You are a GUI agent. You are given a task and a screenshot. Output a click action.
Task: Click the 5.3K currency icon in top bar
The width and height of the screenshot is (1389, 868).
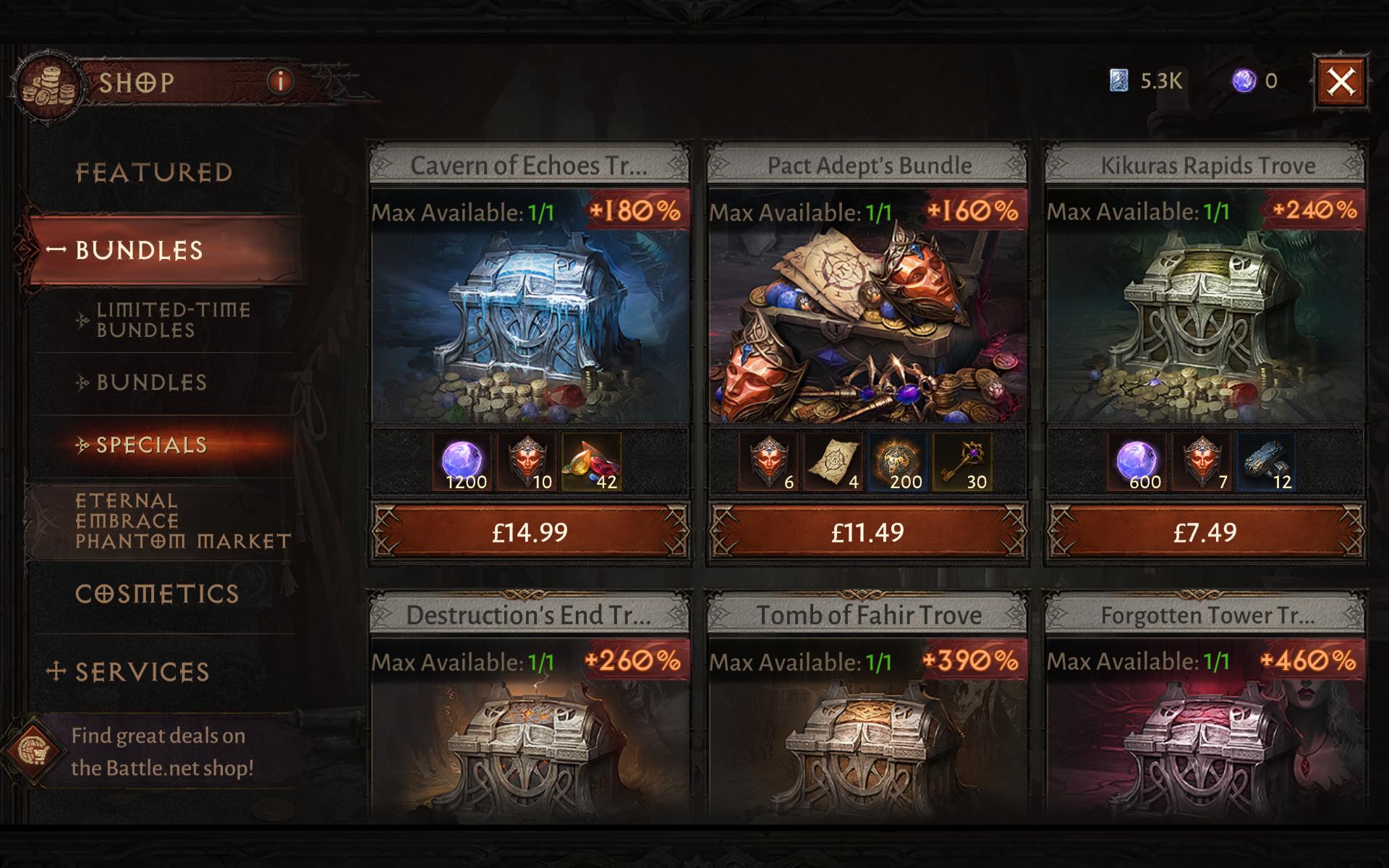pyautogui.click(x=1121, y=81)
